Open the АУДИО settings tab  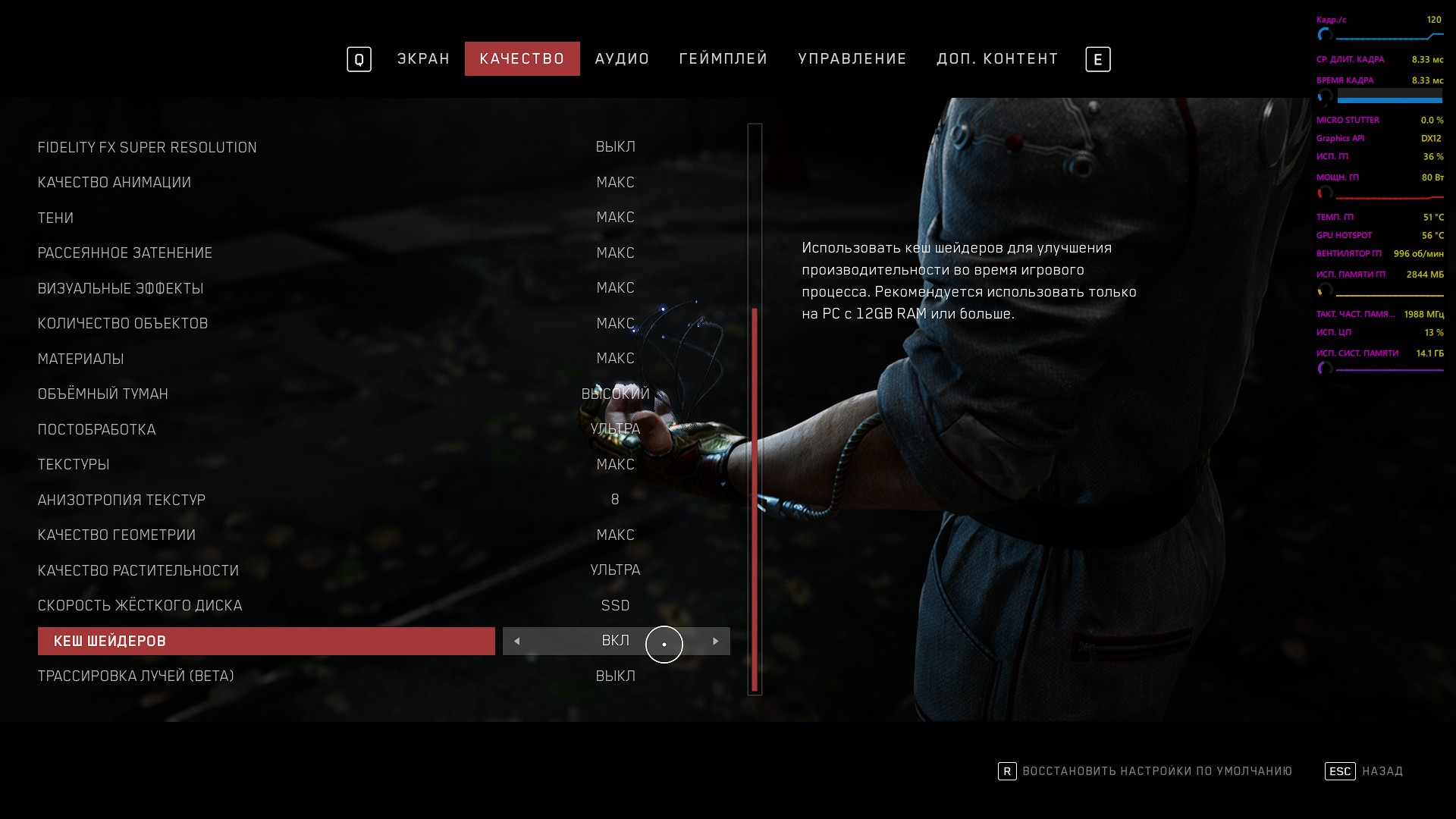tap(622, 59)
